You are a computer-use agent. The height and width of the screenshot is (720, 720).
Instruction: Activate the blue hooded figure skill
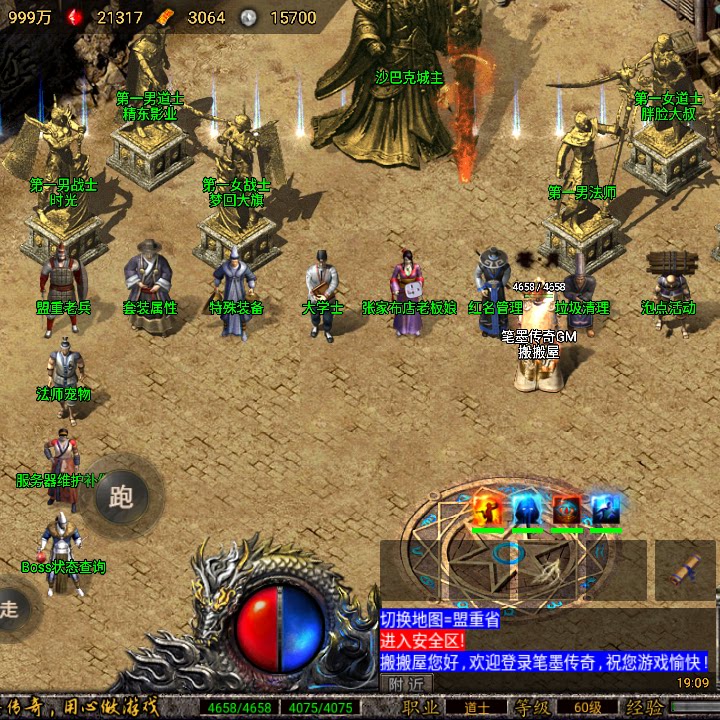click(527, 509)
